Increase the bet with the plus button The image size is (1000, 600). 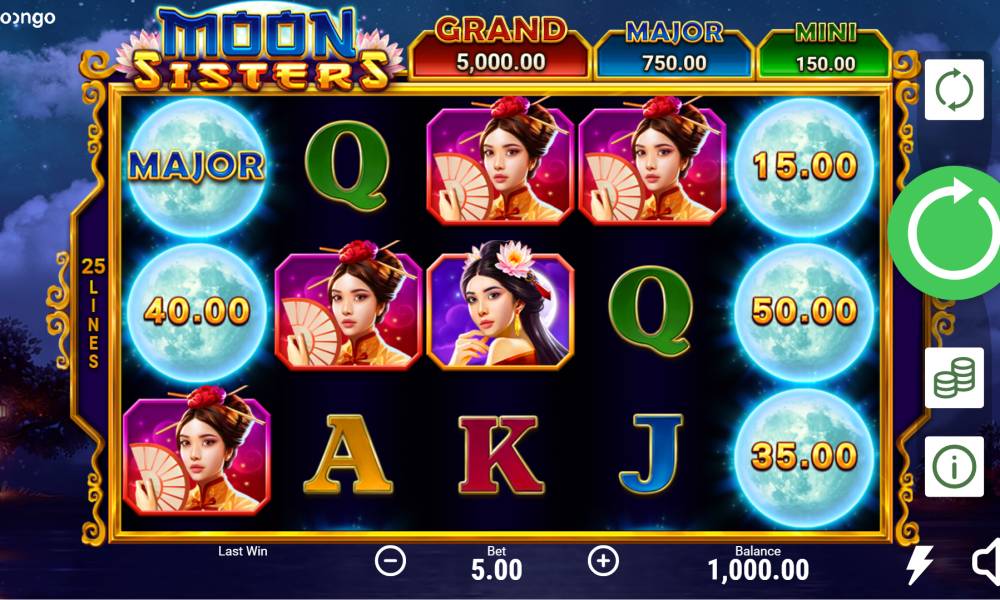(603, 561)
